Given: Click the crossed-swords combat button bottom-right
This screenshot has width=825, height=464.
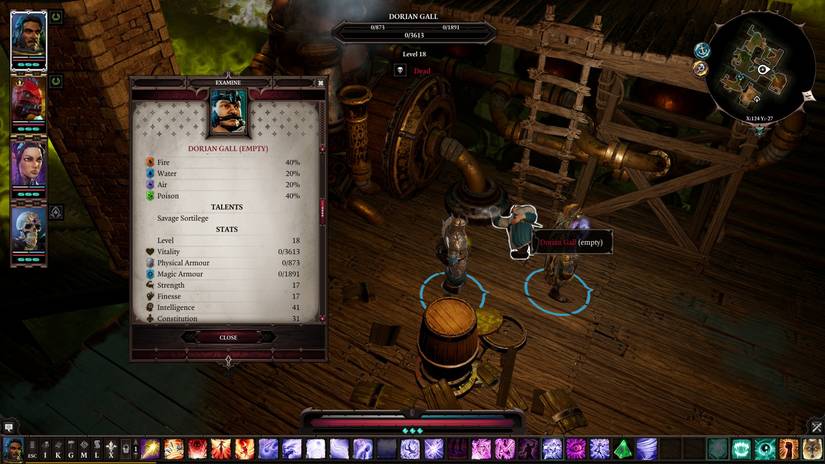Looking at the screenshot, I should click(816, 426).
